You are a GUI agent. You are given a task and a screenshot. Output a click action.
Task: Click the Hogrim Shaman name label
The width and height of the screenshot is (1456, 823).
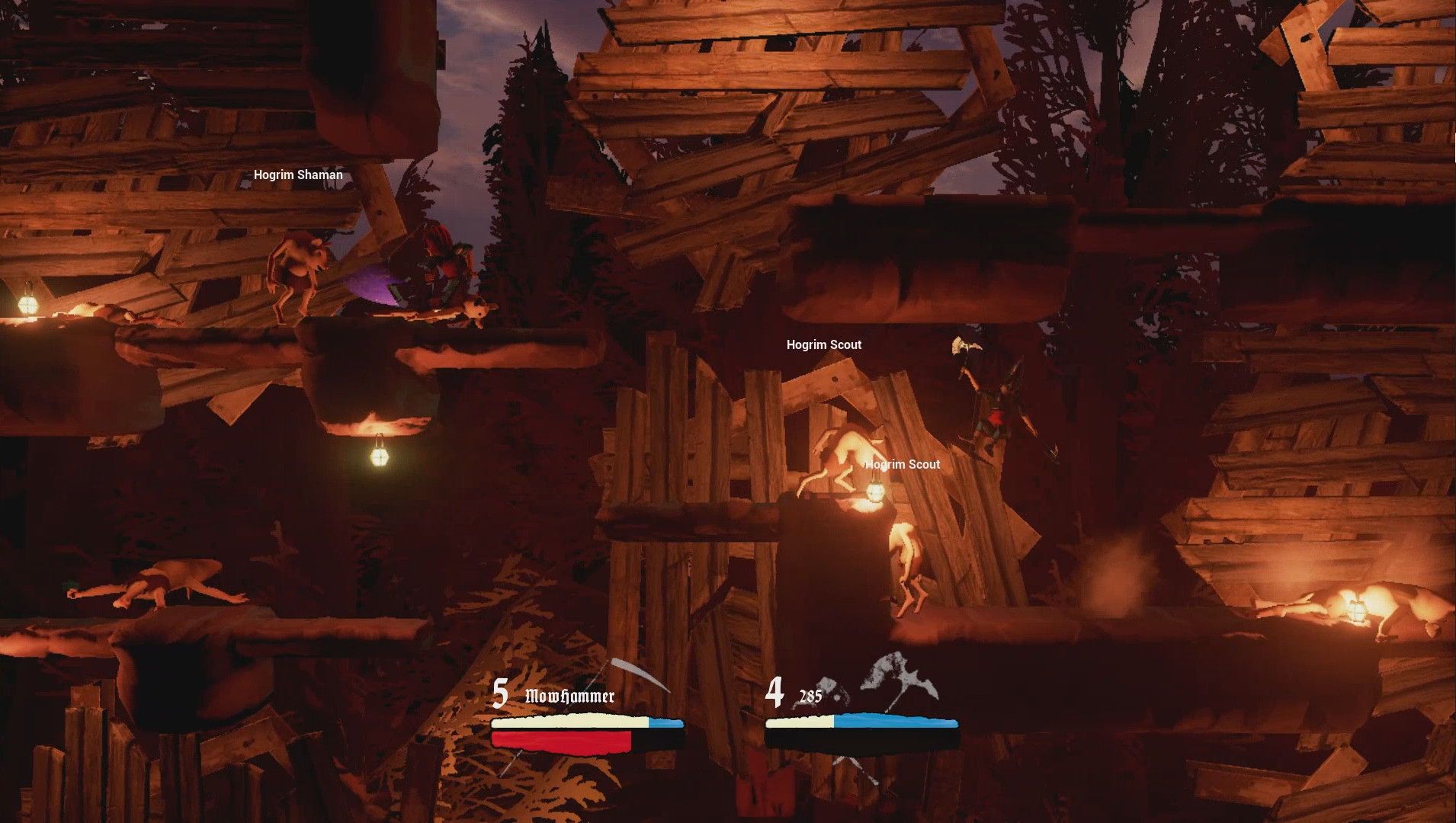coord(299,174)
